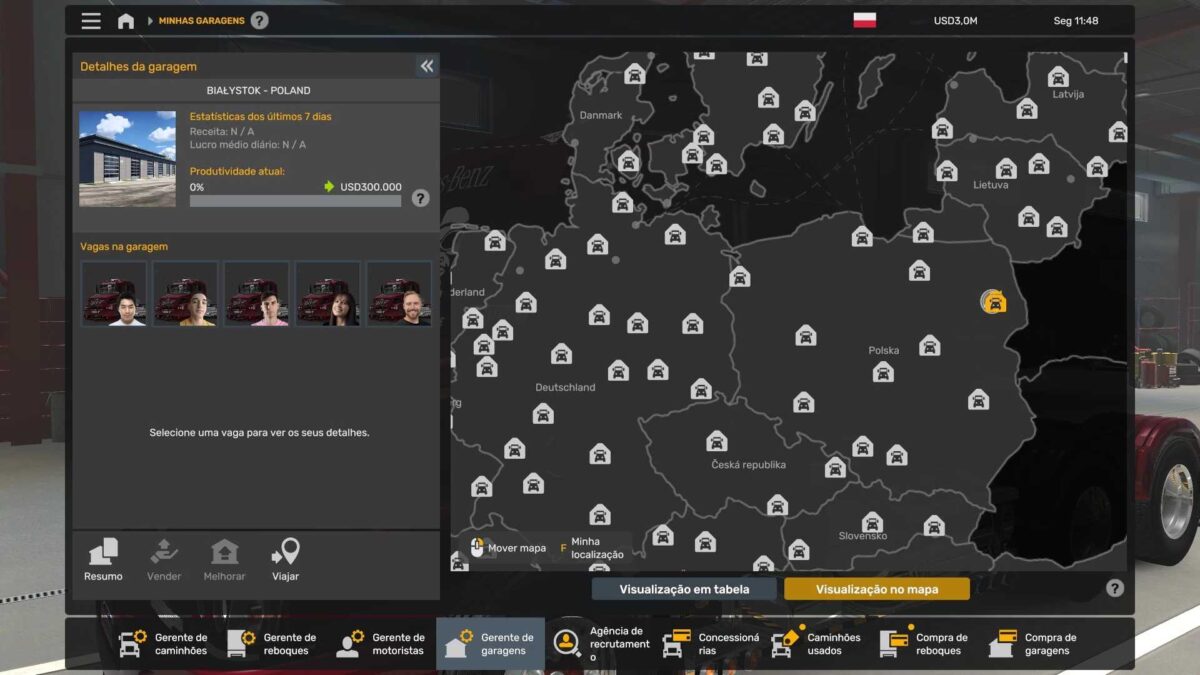Select Visualização no mapa view
Viewport: 1200px width, 675px height.
coord(876,589)
